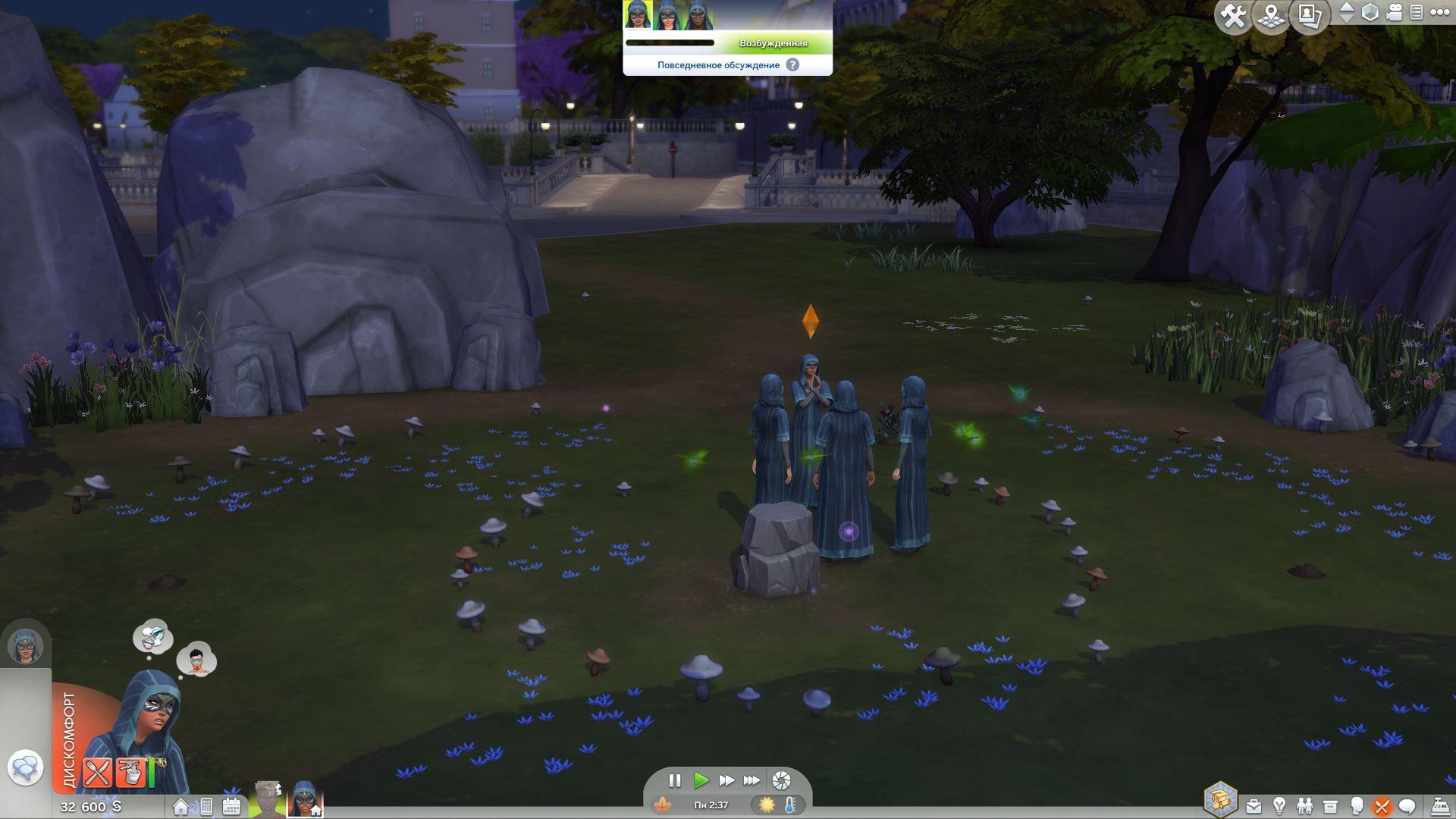Image resolution: width=1456 pixels, height=819 pixels.
Task: Open the phone from the bottom bar
Action: click(x=206, y=807)
